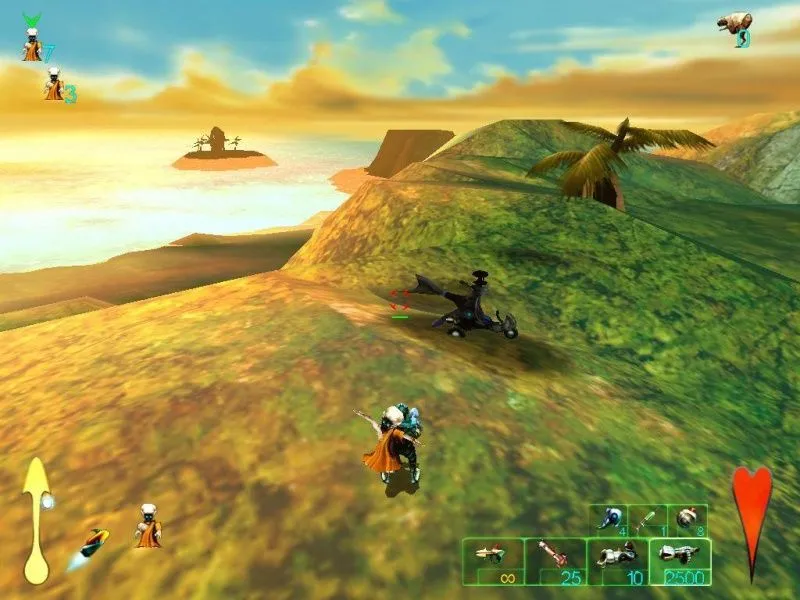800x600 pixels.
Task: Pick the blue gadget item with count 4
Action: point(609,519)
